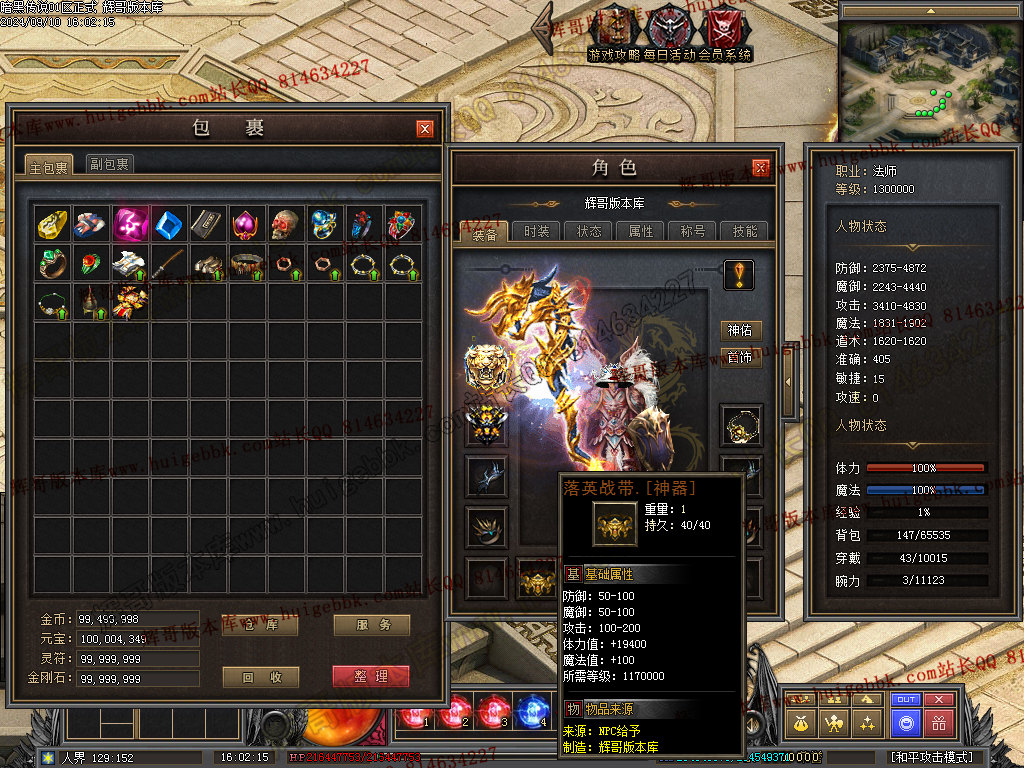Choose the yellow gold ore item
Viewport: 1024px width, 768px height.
[x=52, y=224]
